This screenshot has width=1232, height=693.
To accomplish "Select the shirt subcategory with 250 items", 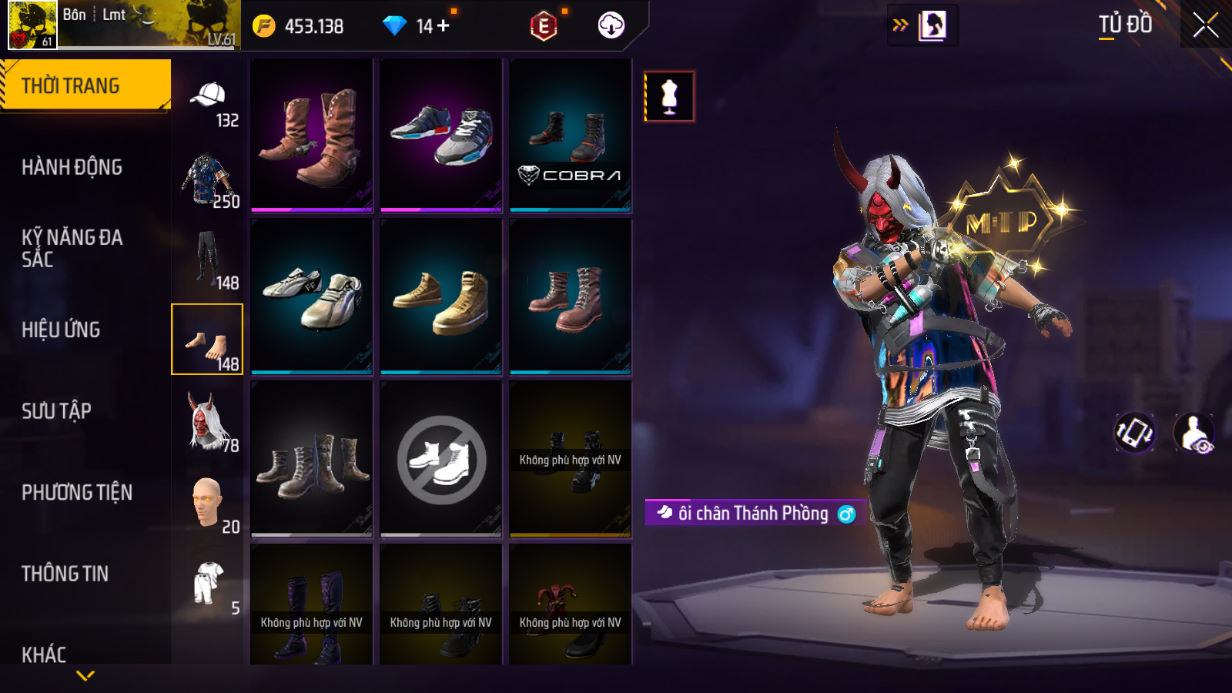I will [x=207, y=180].
